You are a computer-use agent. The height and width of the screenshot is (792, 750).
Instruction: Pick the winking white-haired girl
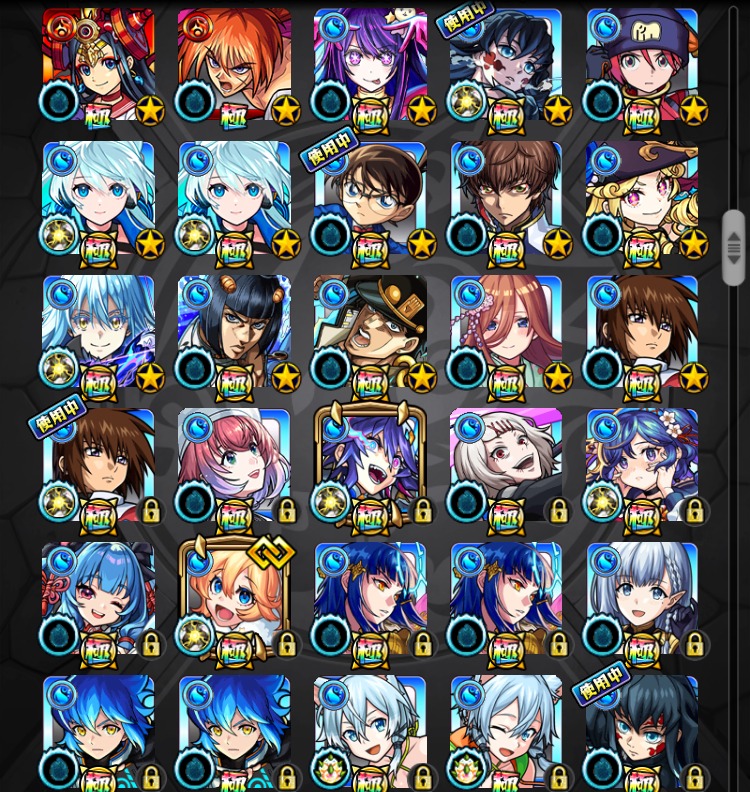(506, 730)
